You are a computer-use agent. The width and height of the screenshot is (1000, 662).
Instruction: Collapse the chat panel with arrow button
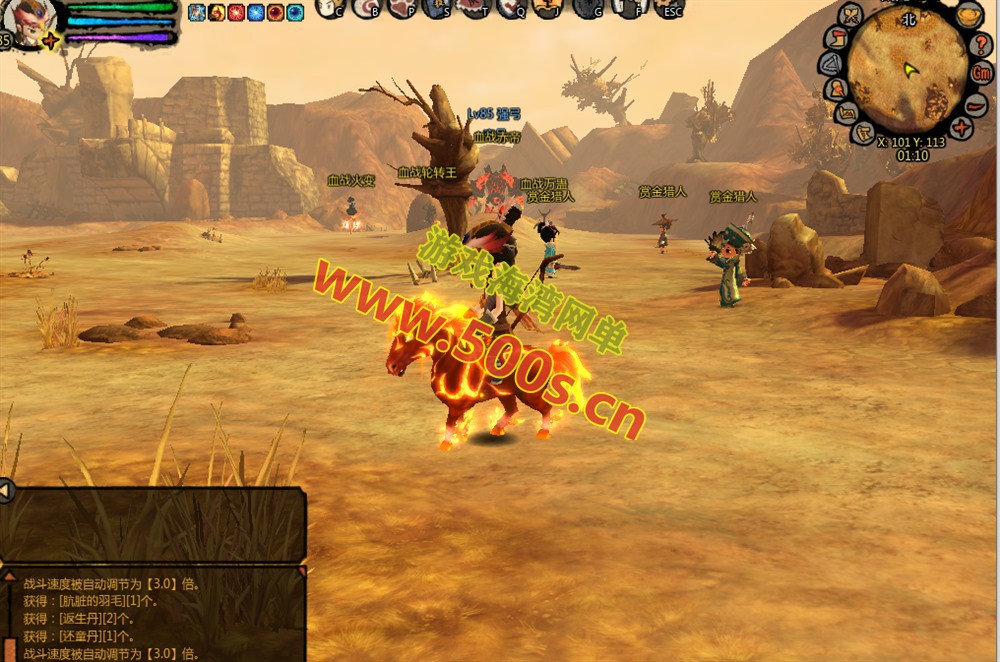click(6, 491)
